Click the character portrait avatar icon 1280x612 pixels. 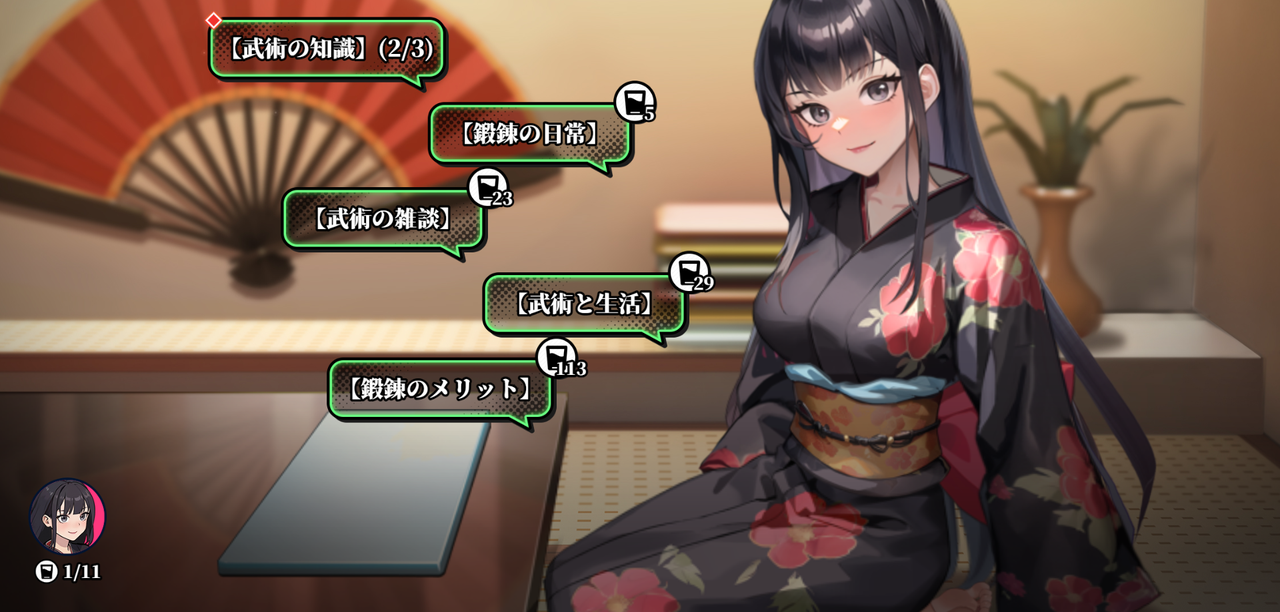point(67,516)
